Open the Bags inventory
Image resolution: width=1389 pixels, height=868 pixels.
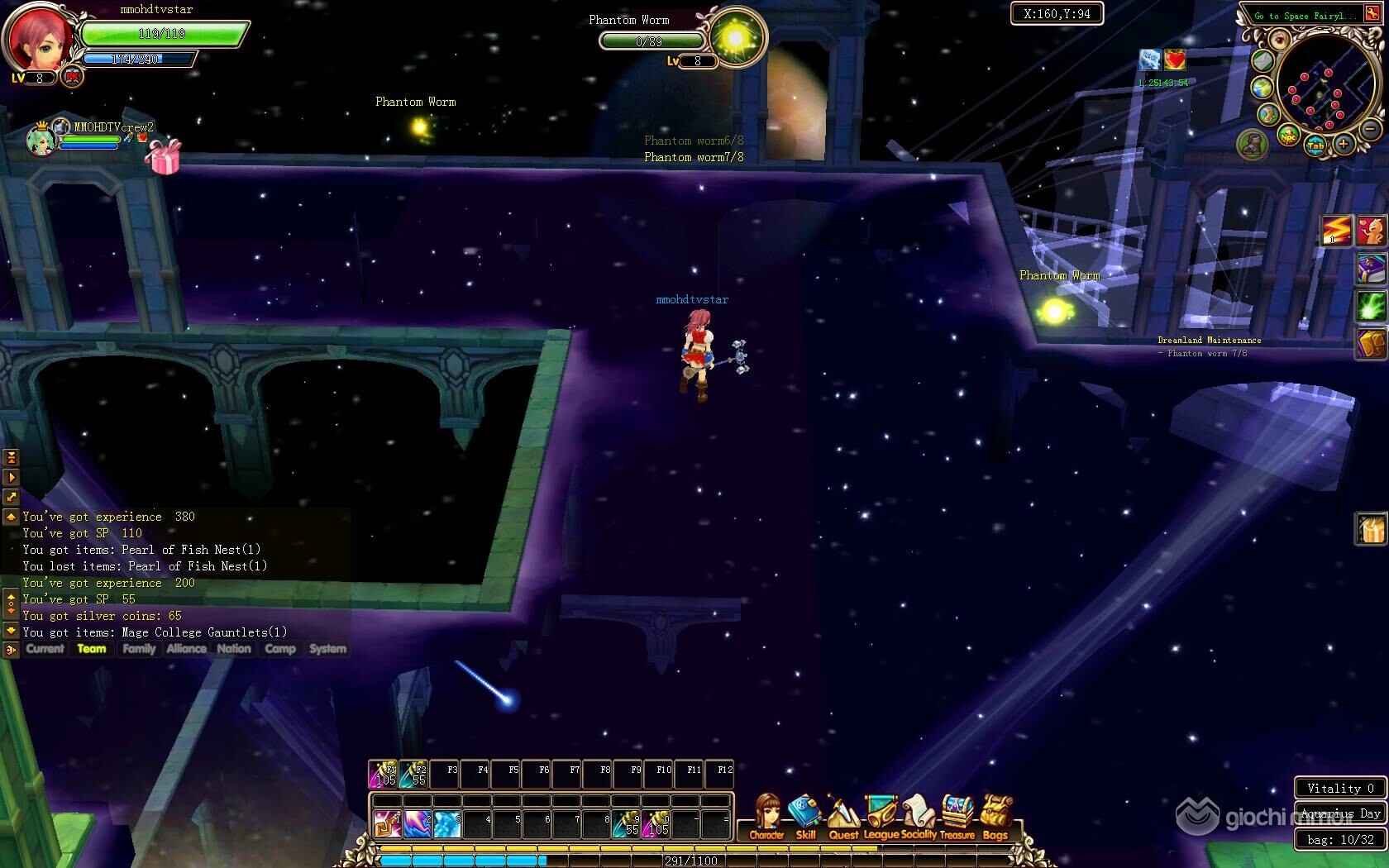pyautogui.click(x=995, y=818)
